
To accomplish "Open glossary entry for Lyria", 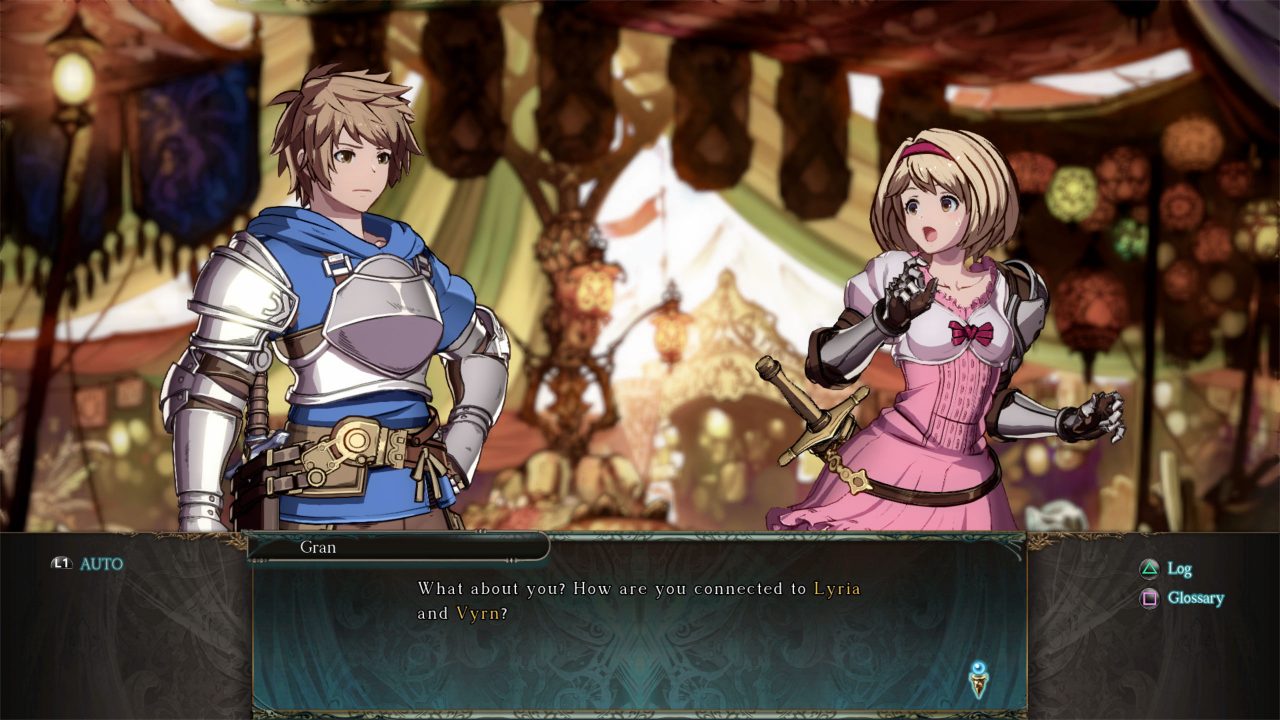I will pyautogui.click(x=837, y=588).
